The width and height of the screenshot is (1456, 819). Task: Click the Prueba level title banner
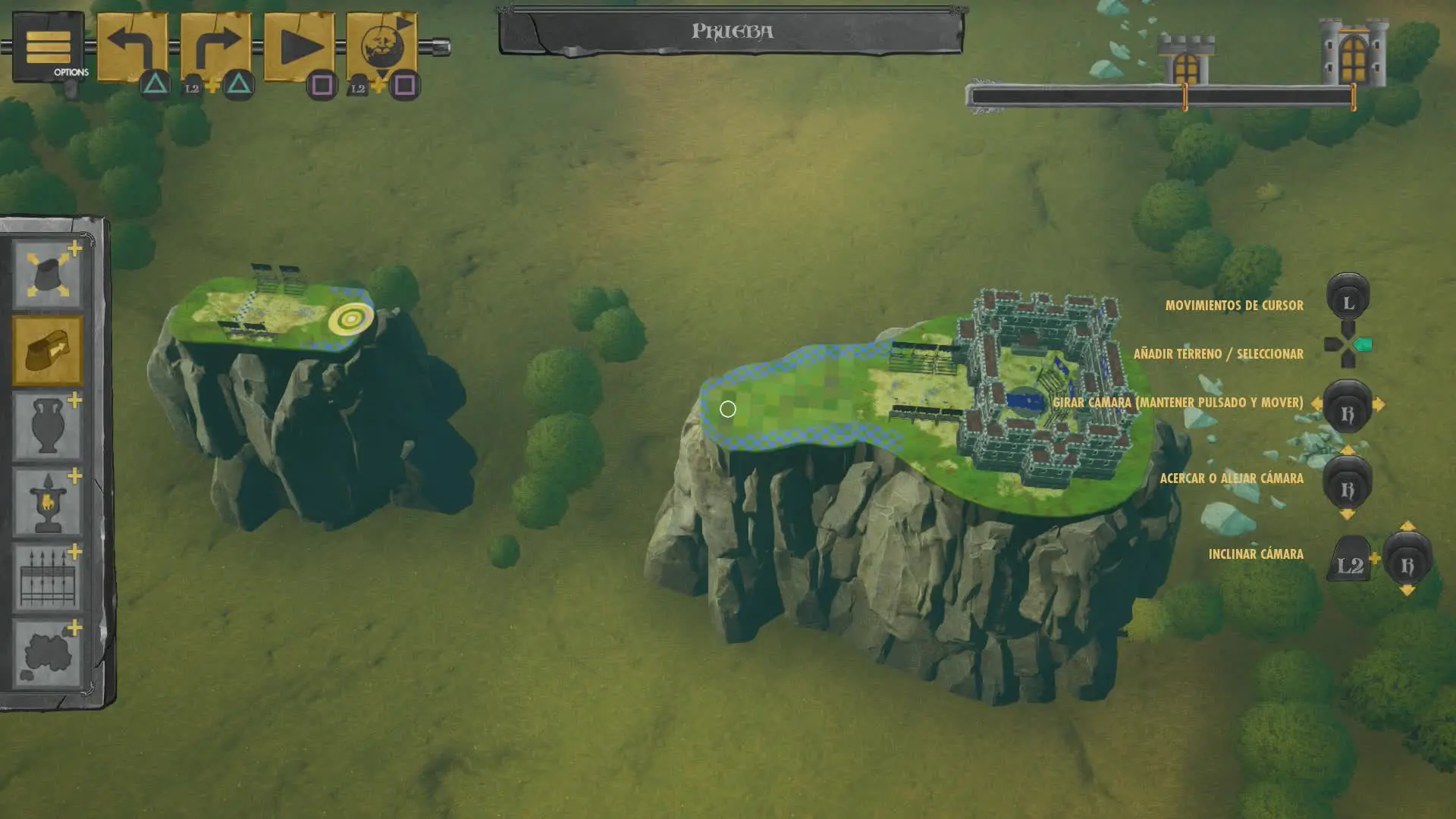[732, 32]
